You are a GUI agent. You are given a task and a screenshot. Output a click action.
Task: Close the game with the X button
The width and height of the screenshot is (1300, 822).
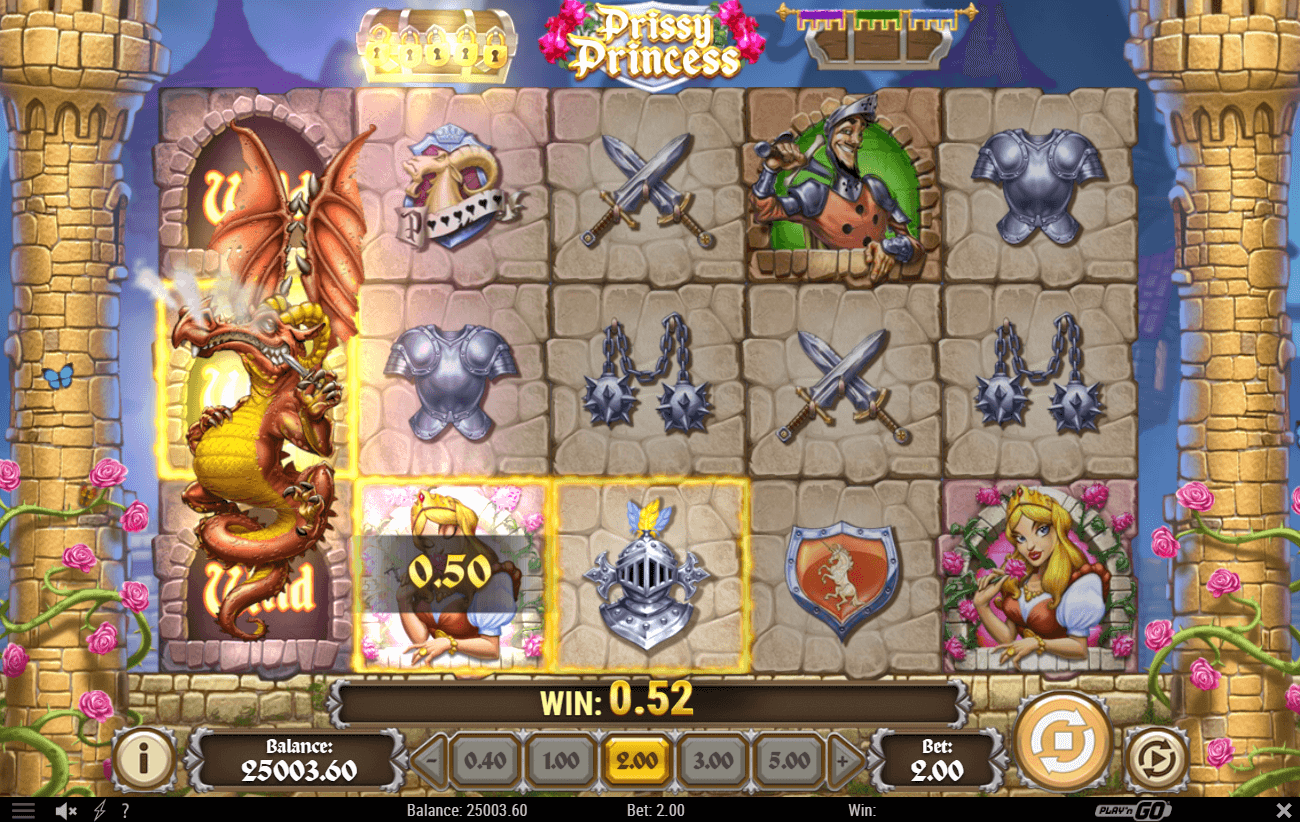click(x=1284, y=810)
